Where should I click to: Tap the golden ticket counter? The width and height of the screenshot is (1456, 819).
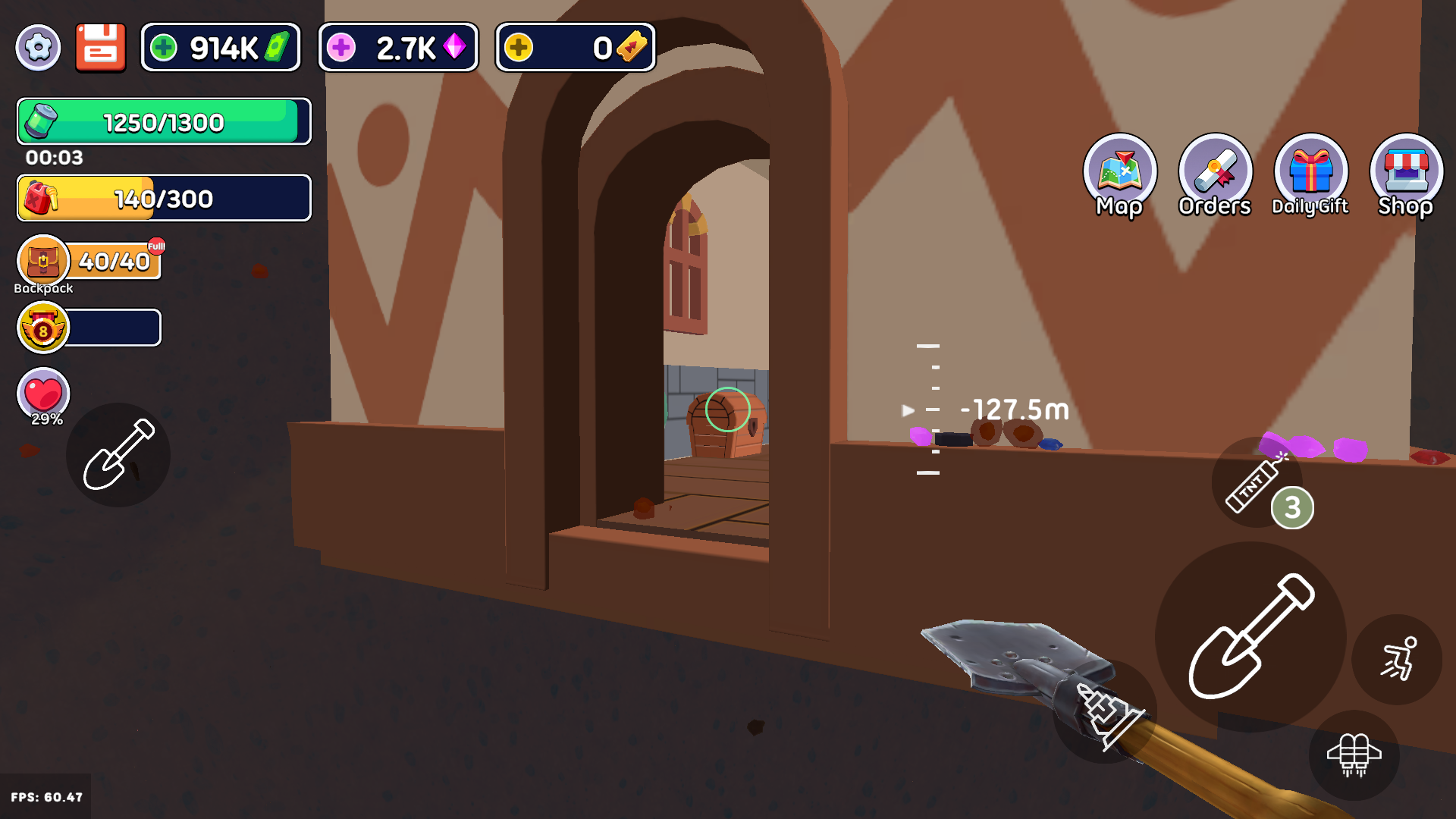coord(575,47)
